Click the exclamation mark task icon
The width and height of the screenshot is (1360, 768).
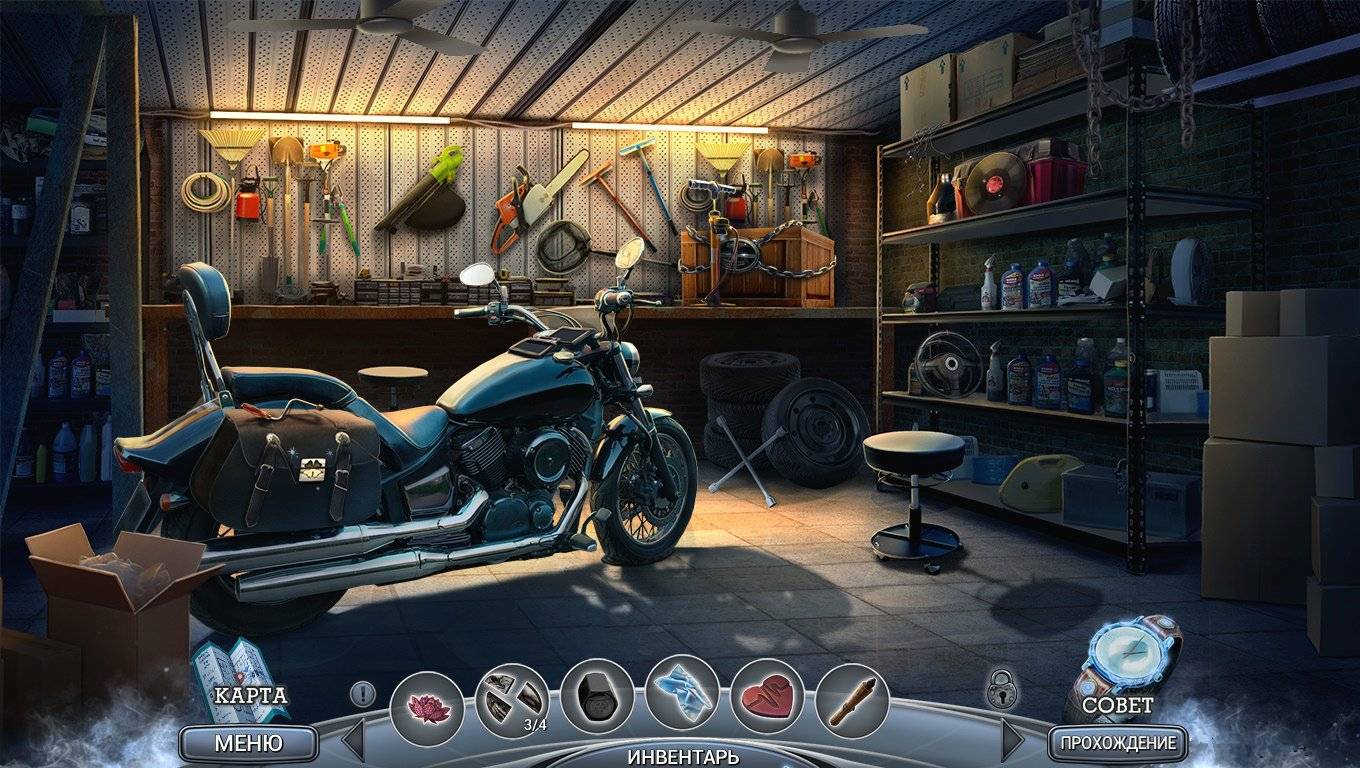[x=362, y=693]
